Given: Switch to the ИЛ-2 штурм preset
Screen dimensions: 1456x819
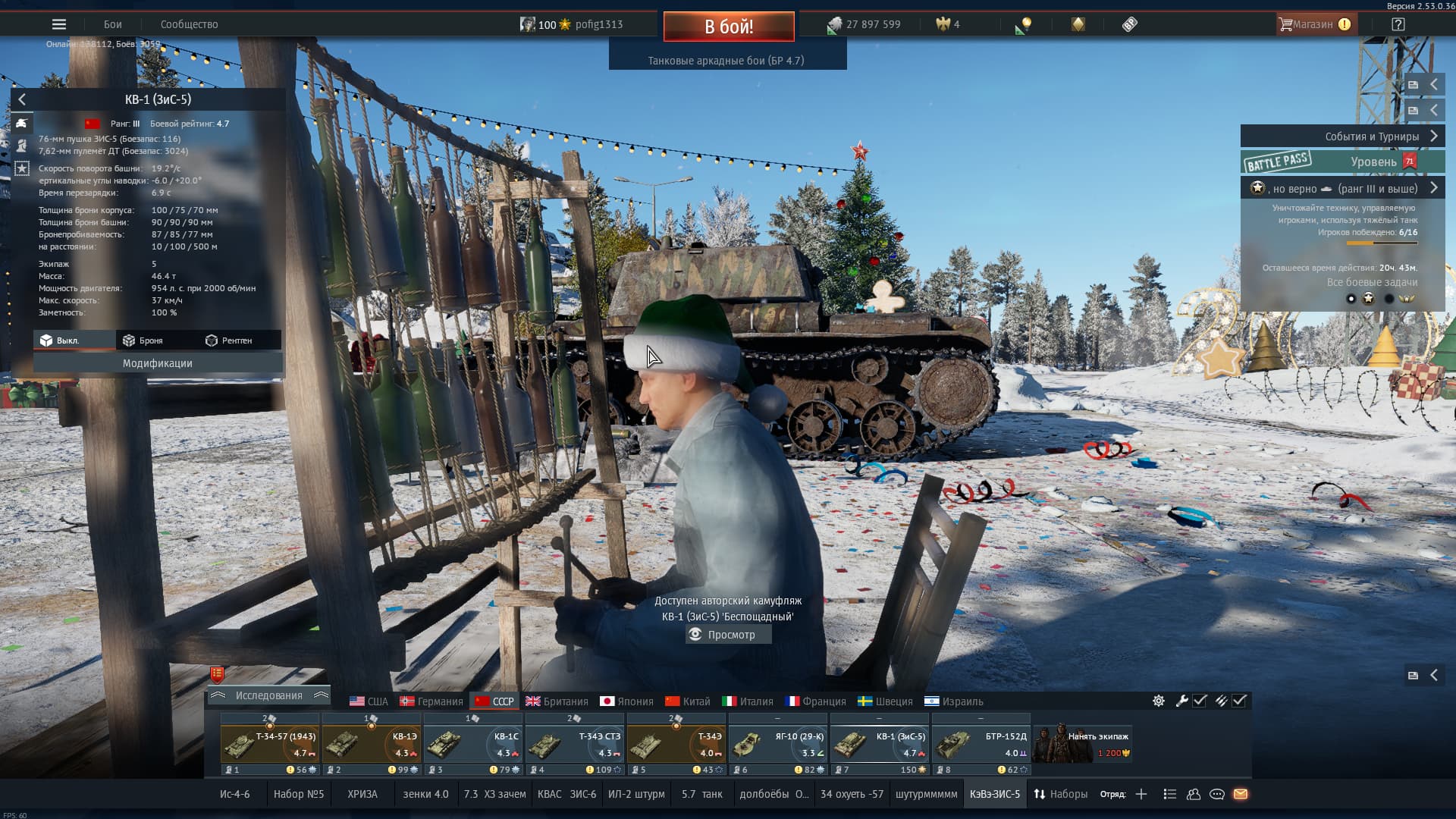Looking at the screenshot, I should point(636,794).
